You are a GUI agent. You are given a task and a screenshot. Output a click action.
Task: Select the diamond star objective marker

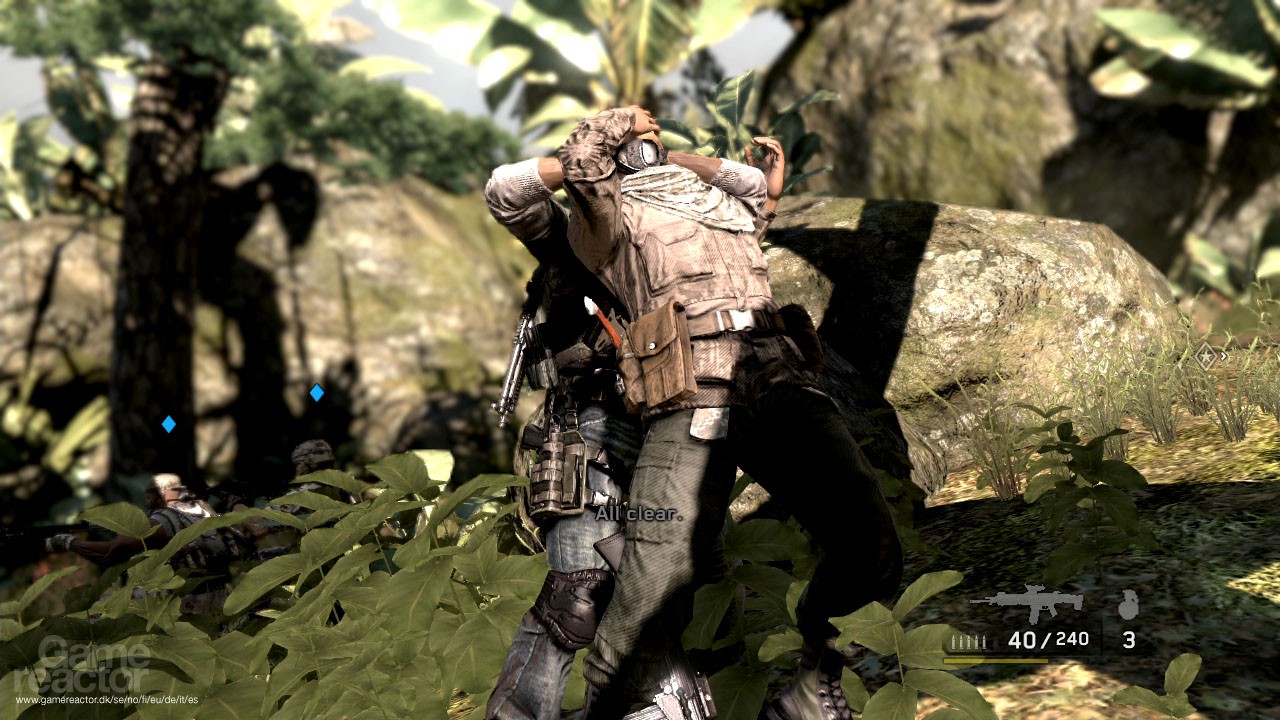pos(1205,356)
